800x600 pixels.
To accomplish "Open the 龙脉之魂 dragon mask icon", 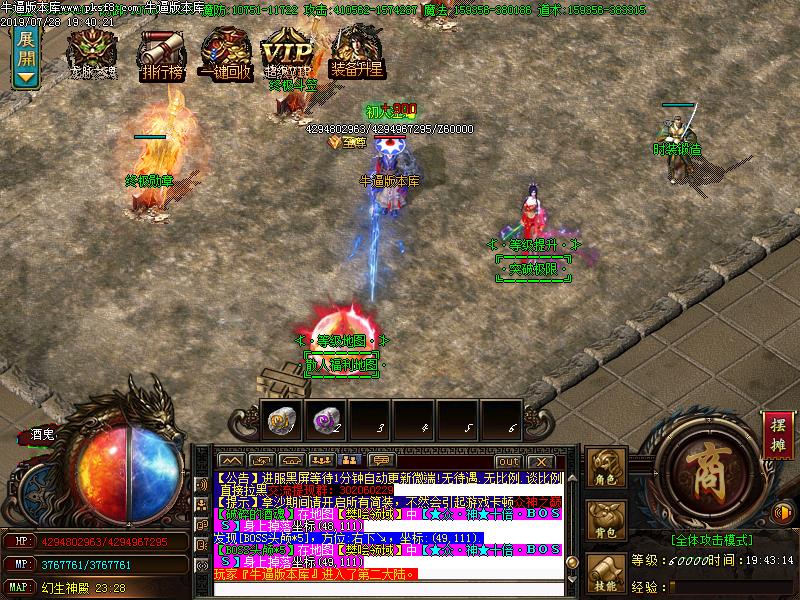I will tap(92, 52).
